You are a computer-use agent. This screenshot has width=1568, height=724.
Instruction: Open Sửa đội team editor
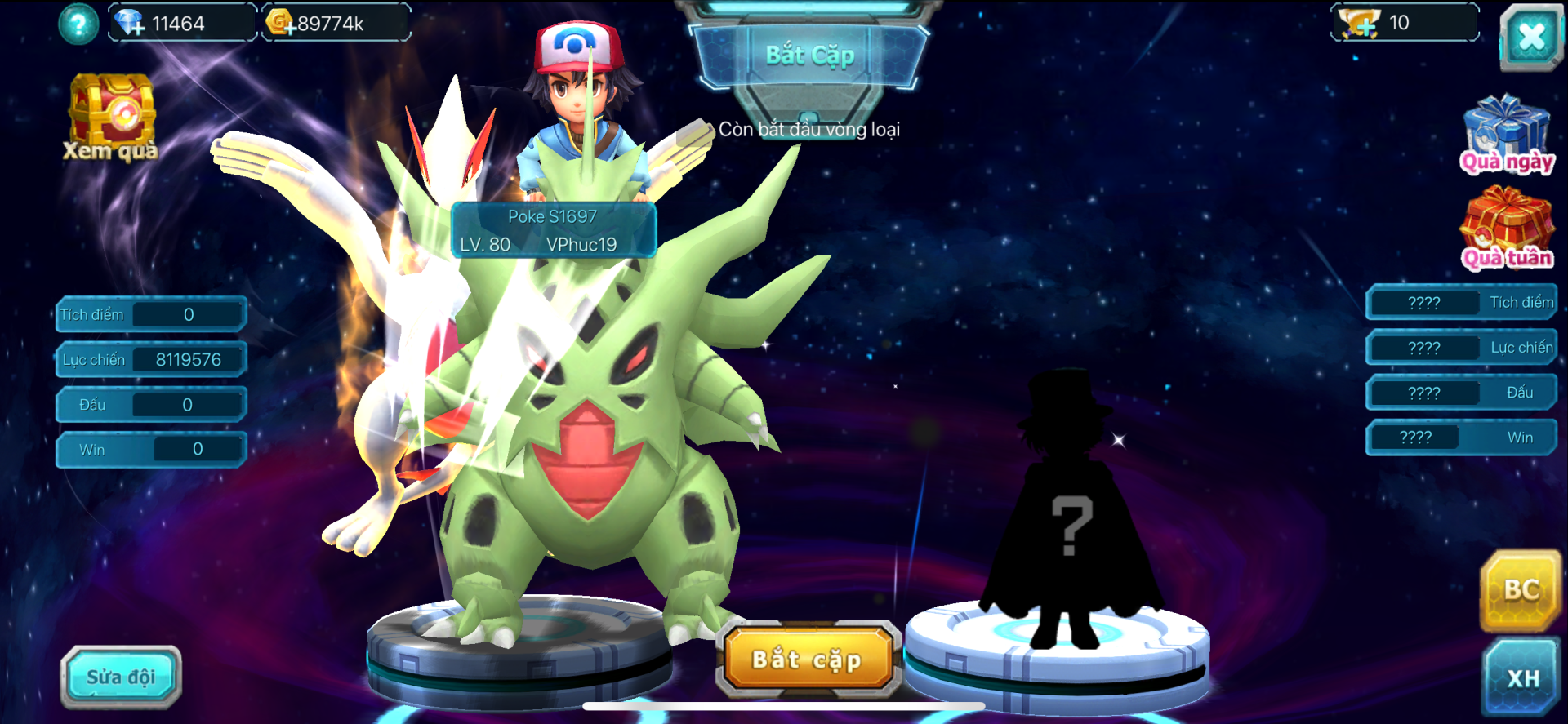121,677
